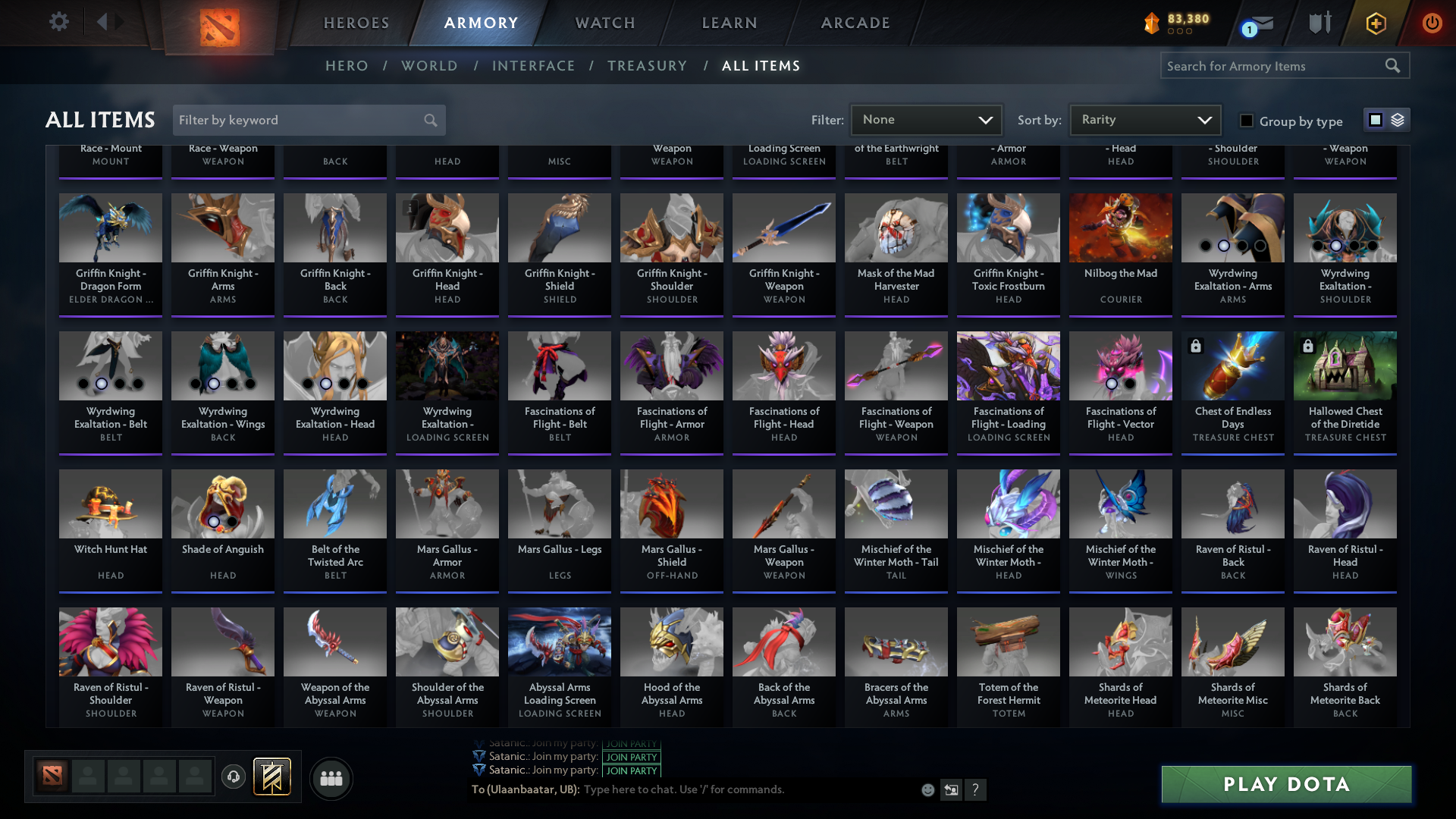The image size is (1456, 819).
Task: Click the PLAY DOTA button
Action: click(1285, 784)
